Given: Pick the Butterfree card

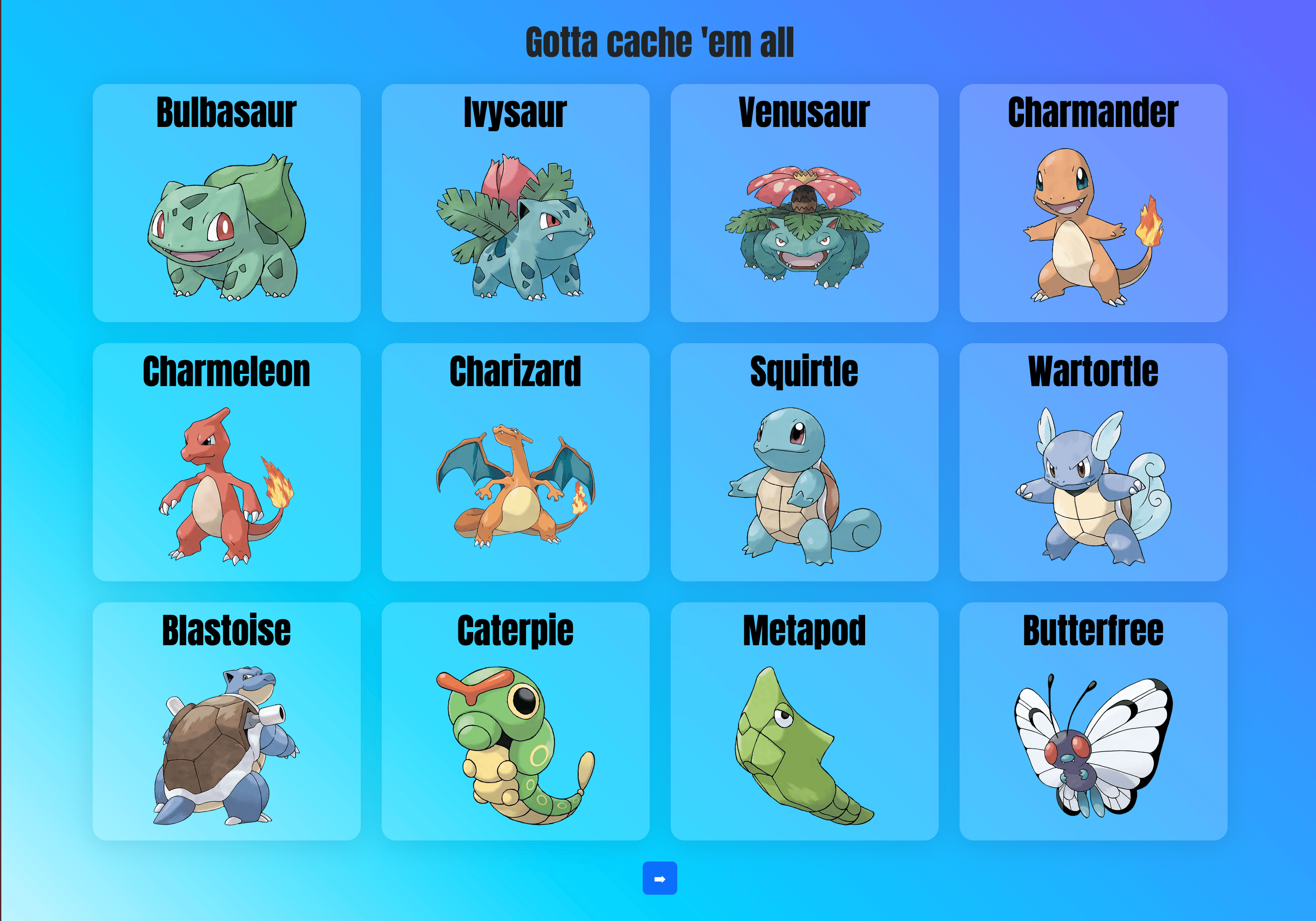Looking at the screenshot, I should tap(1093, 721).
